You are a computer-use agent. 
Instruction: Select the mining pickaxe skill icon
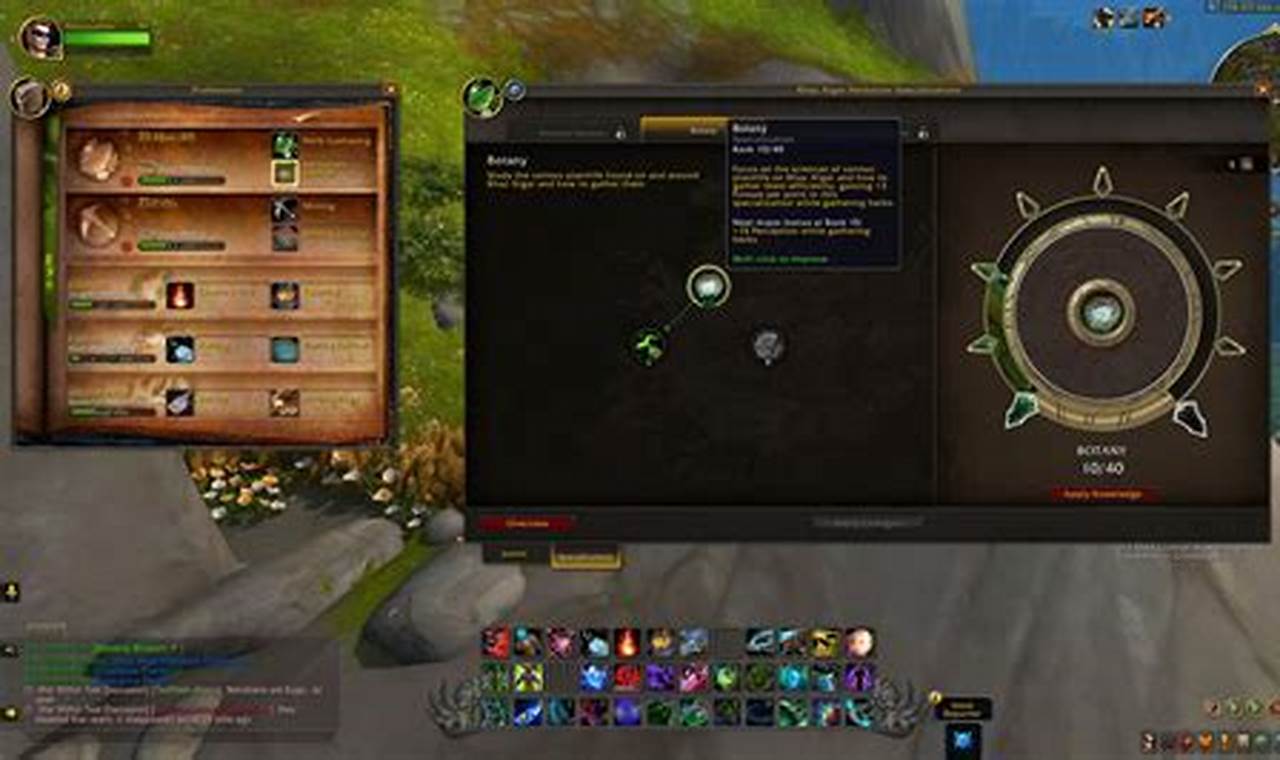(285, 209)
